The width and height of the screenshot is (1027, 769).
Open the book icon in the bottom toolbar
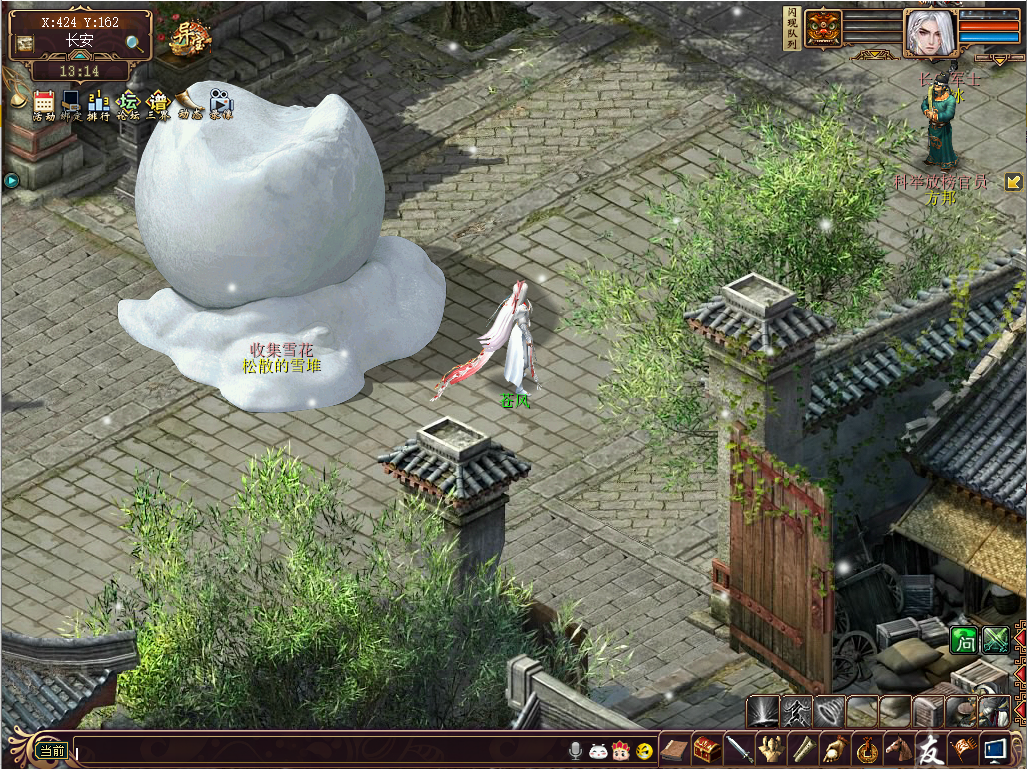tap(675, 748)
